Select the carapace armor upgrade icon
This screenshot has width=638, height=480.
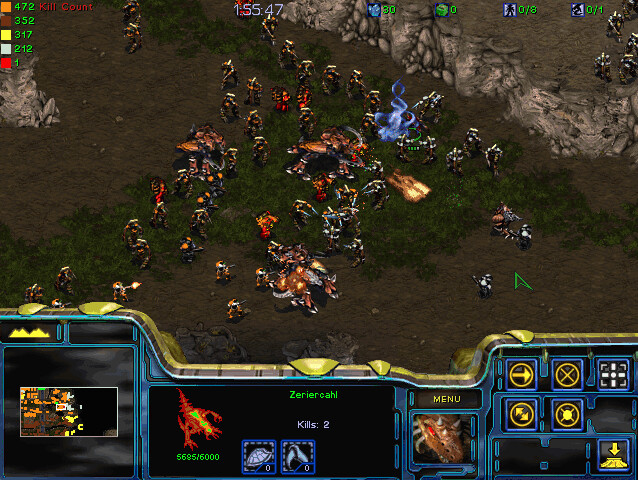(x=258, y=456)
